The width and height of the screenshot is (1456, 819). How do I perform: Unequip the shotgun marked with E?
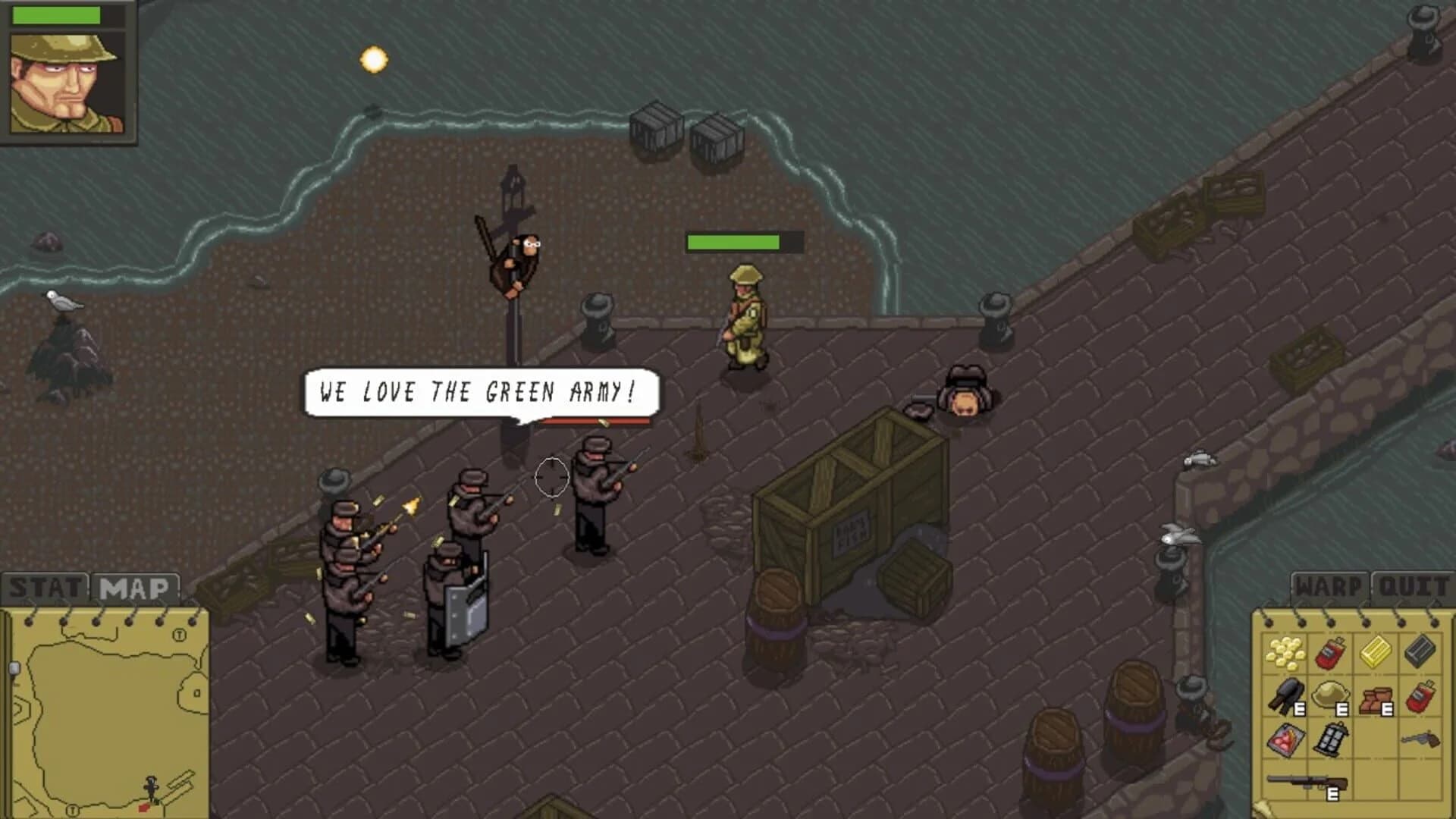pyautogui.click(x=1307, y=780)
